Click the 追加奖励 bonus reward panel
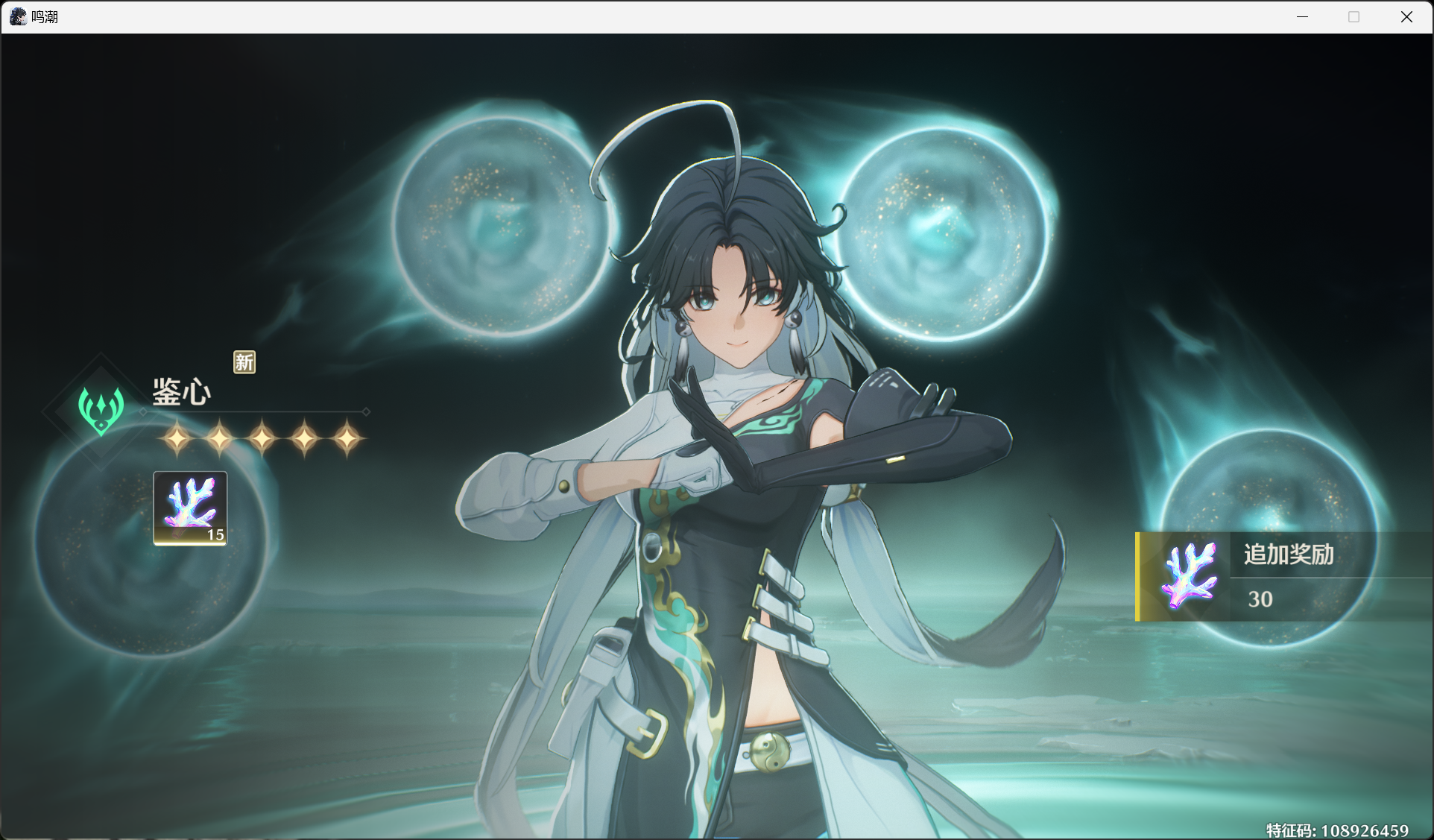The image size is (1434, 840). pos(1283,576)
